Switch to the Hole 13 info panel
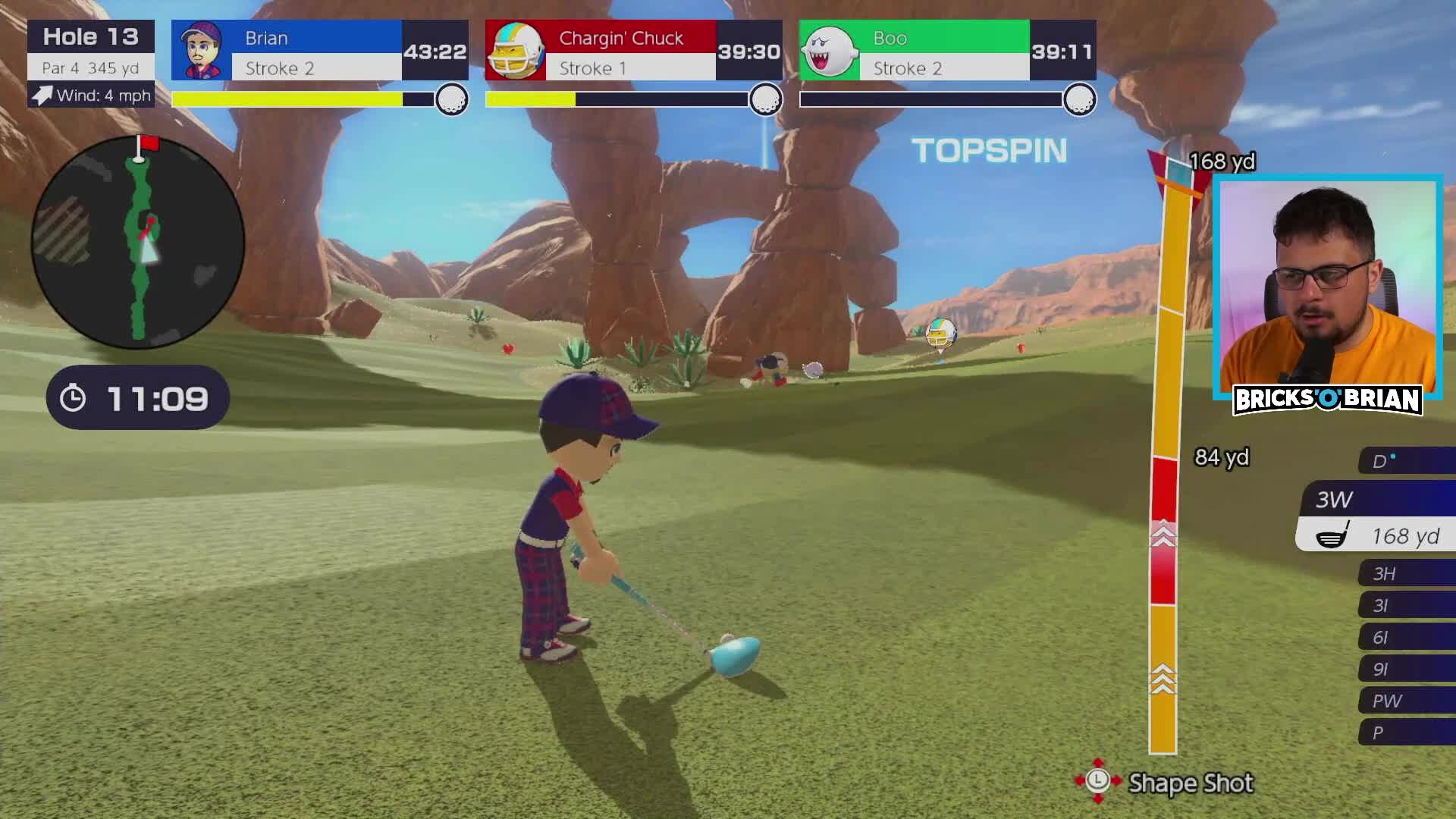 [90, 36]
